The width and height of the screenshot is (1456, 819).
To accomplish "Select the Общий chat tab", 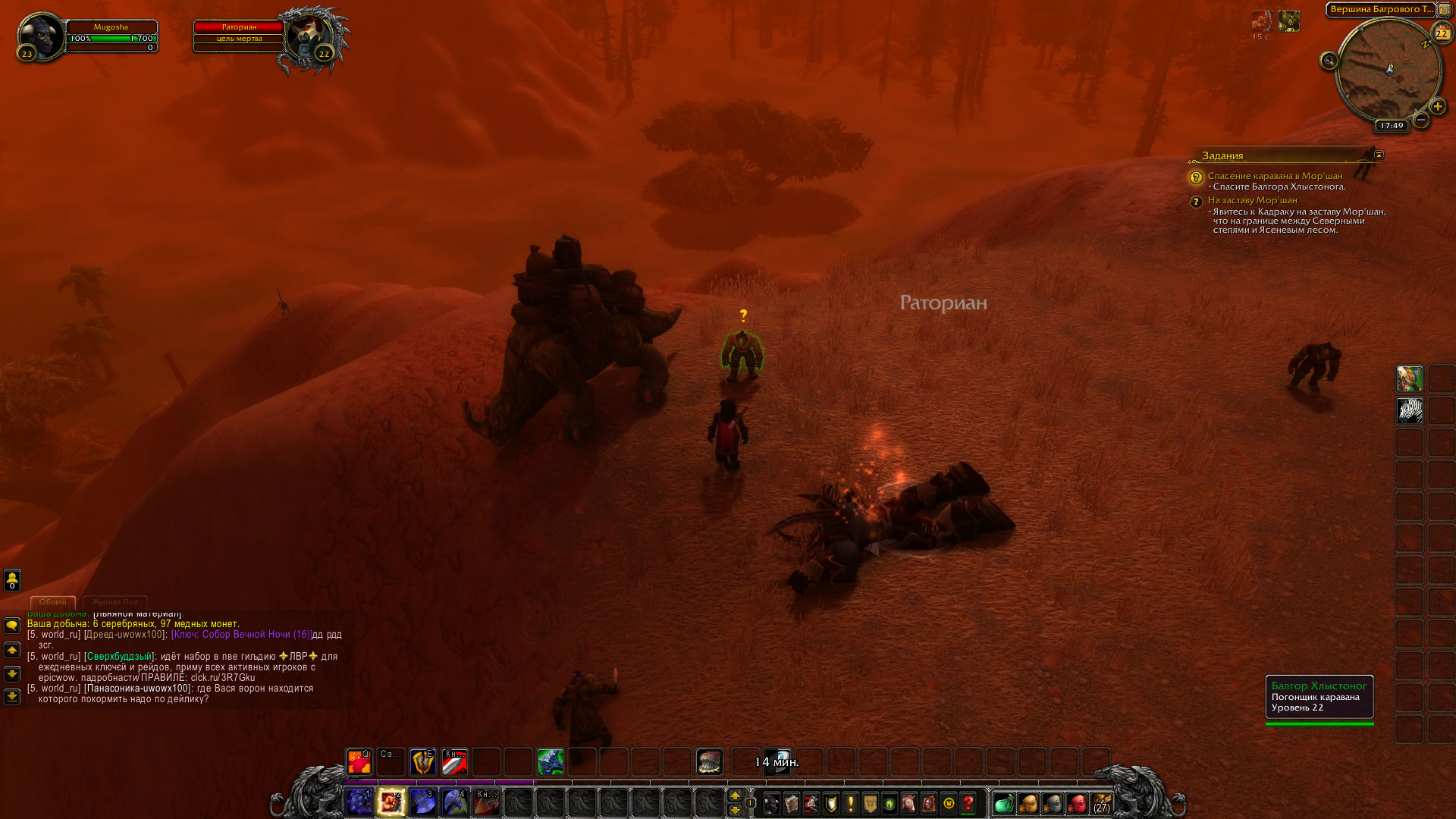I will (x=52, y=601).
